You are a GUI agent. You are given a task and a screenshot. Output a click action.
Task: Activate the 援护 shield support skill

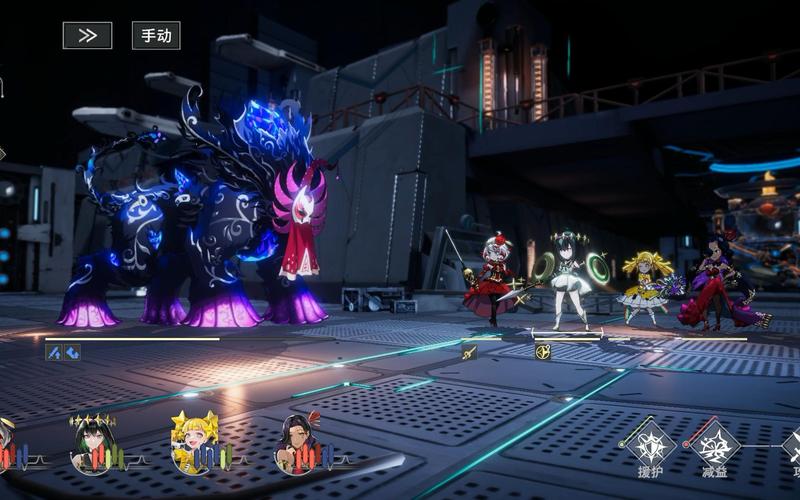point(651,442)
